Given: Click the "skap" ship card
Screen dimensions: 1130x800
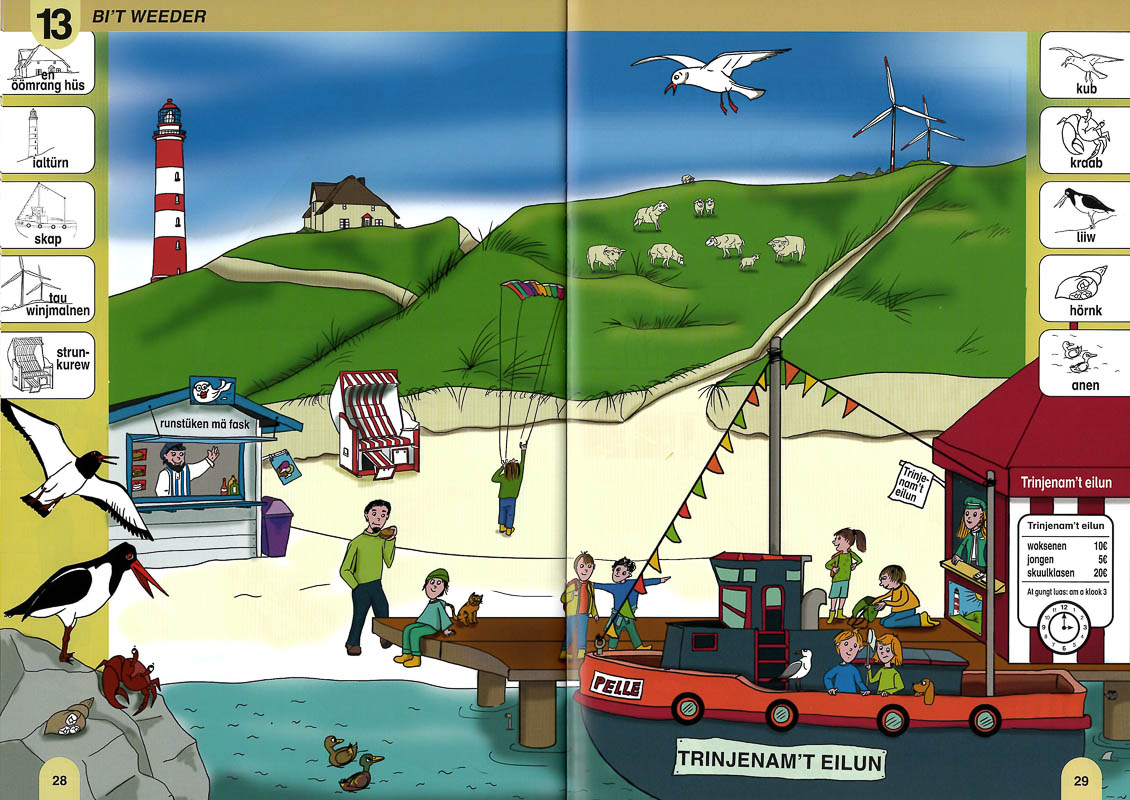Looking at the screenshot, I should (48, 214).
